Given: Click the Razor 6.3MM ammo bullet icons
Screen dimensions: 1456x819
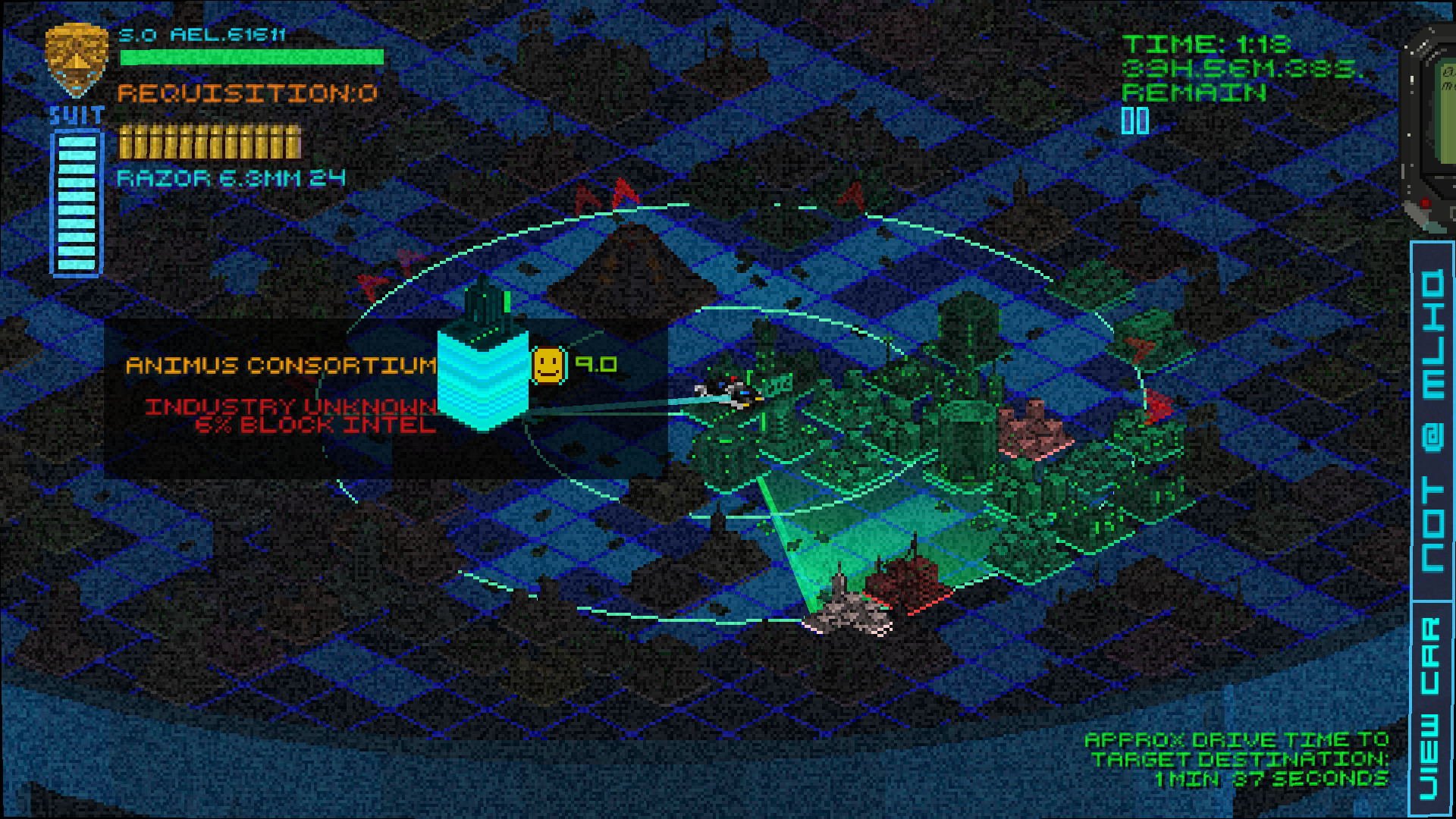Looking at the screenshot, I should click(209, 142).
